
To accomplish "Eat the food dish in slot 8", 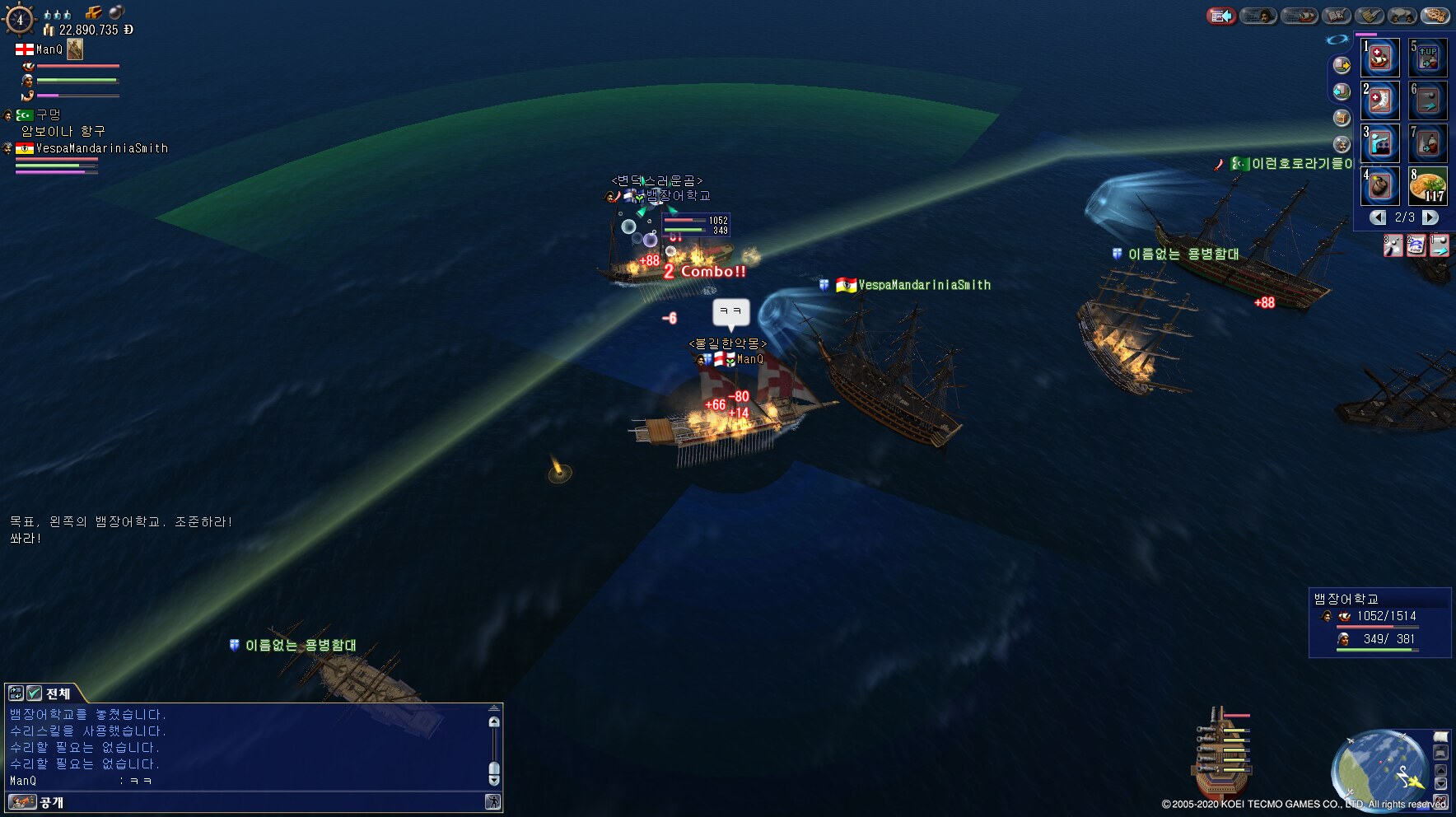I will [1428, 186].
